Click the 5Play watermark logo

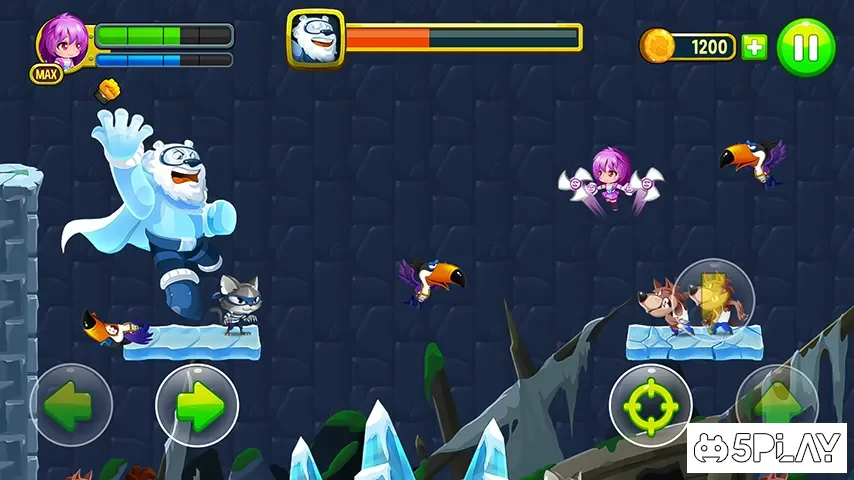pyautogui.click(x=767, y=448)
